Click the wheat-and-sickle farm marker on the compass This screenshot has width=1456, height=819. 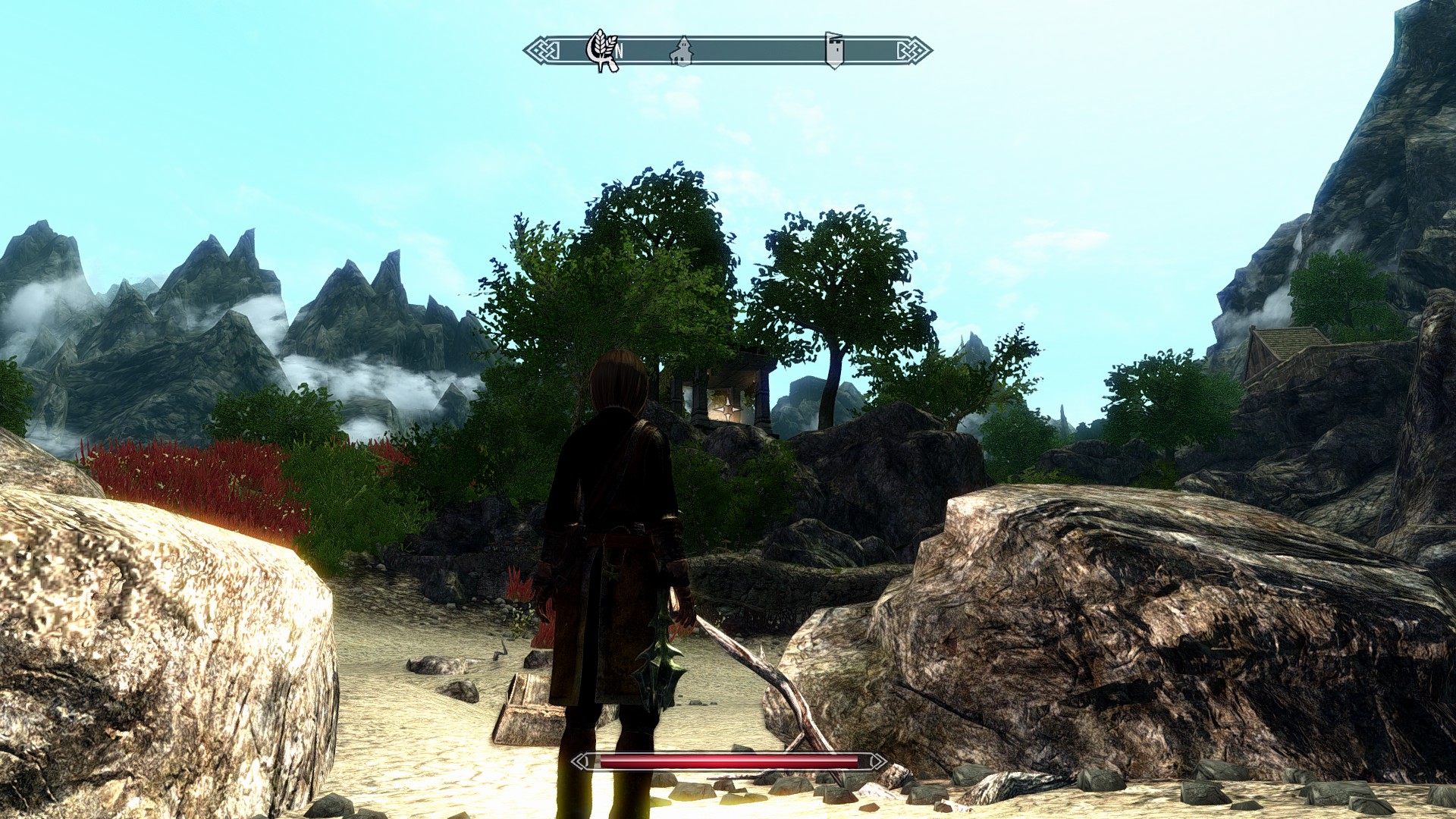(x=601, y=49)
